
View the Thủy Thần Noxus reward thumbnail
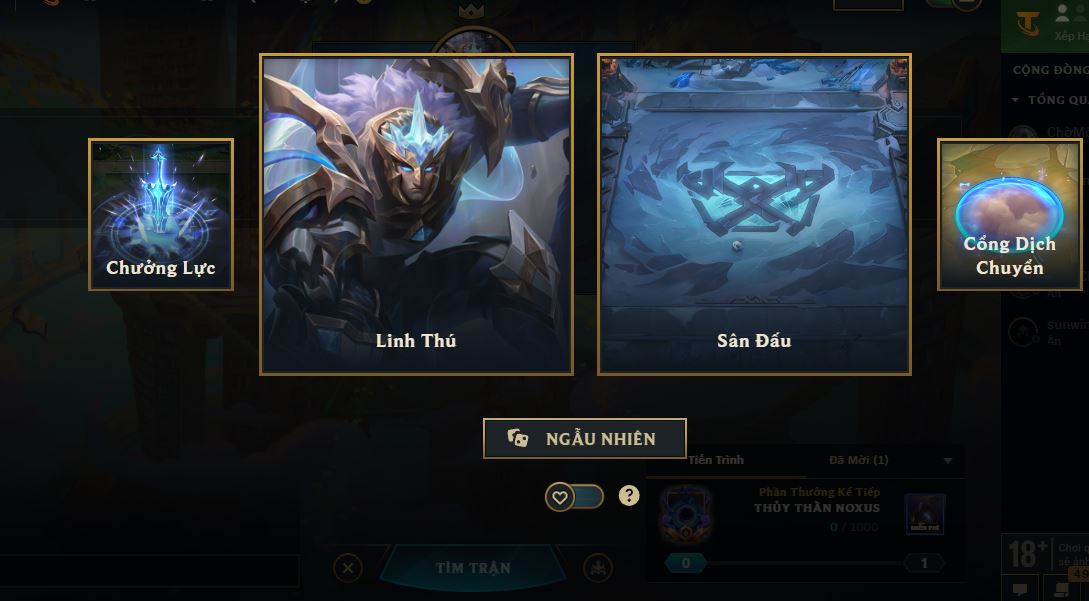pos(924,514)
